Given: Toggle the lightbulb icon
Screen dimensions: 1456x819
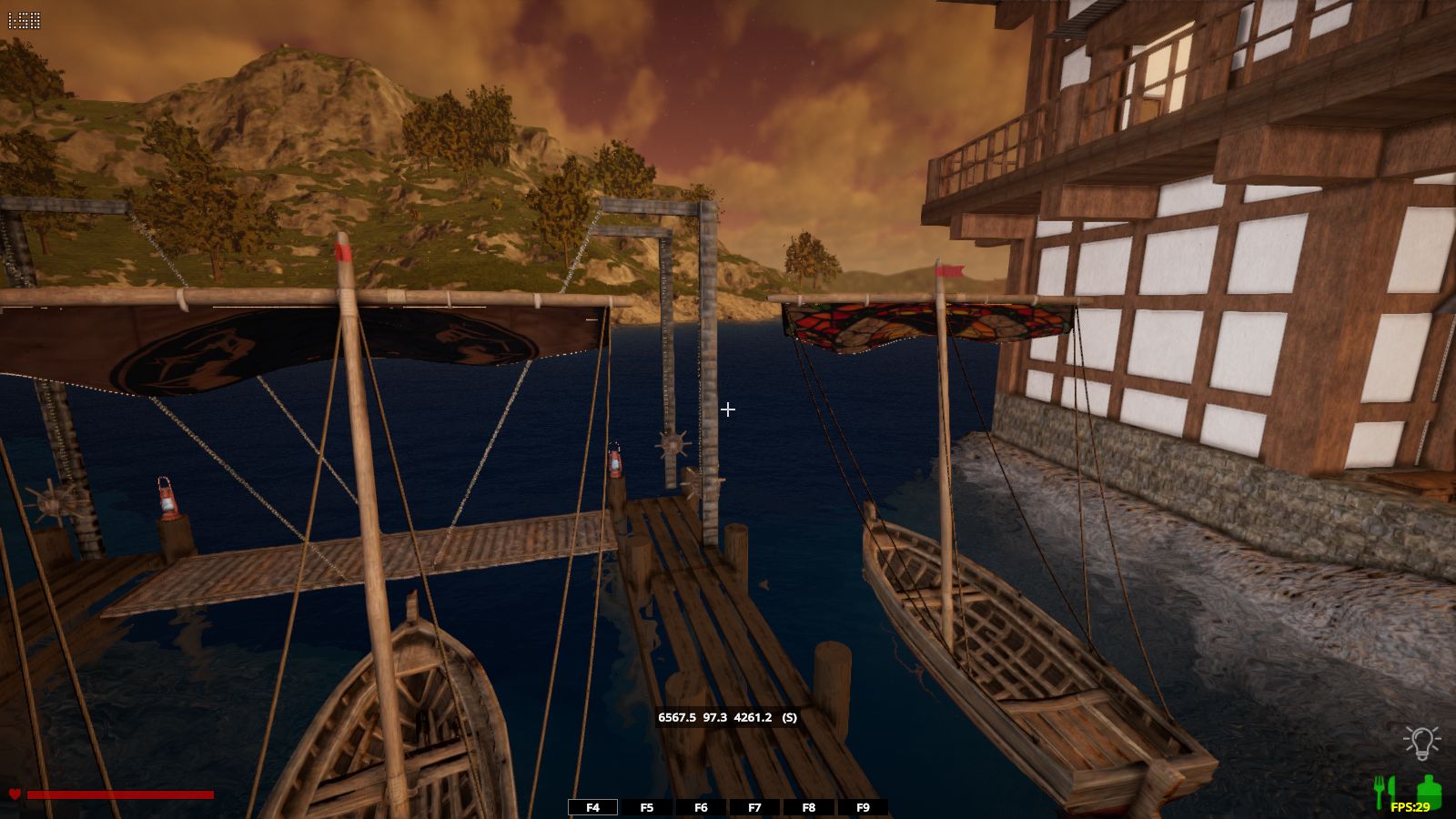Looking at the screenshot, I should 1421,743.
